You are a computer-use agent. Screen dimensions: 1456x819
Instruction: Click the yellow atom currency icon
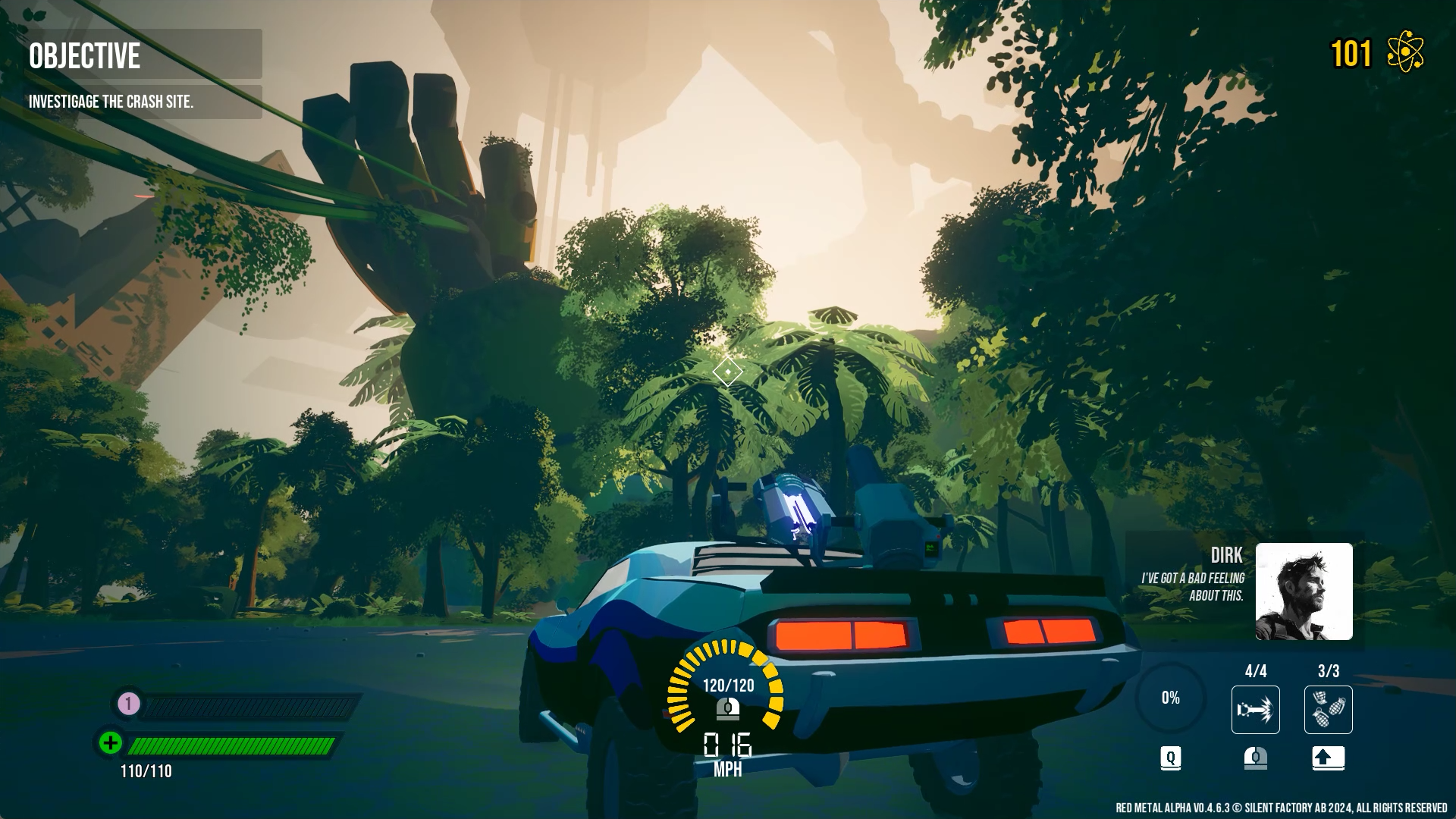tap(1405, 53)
